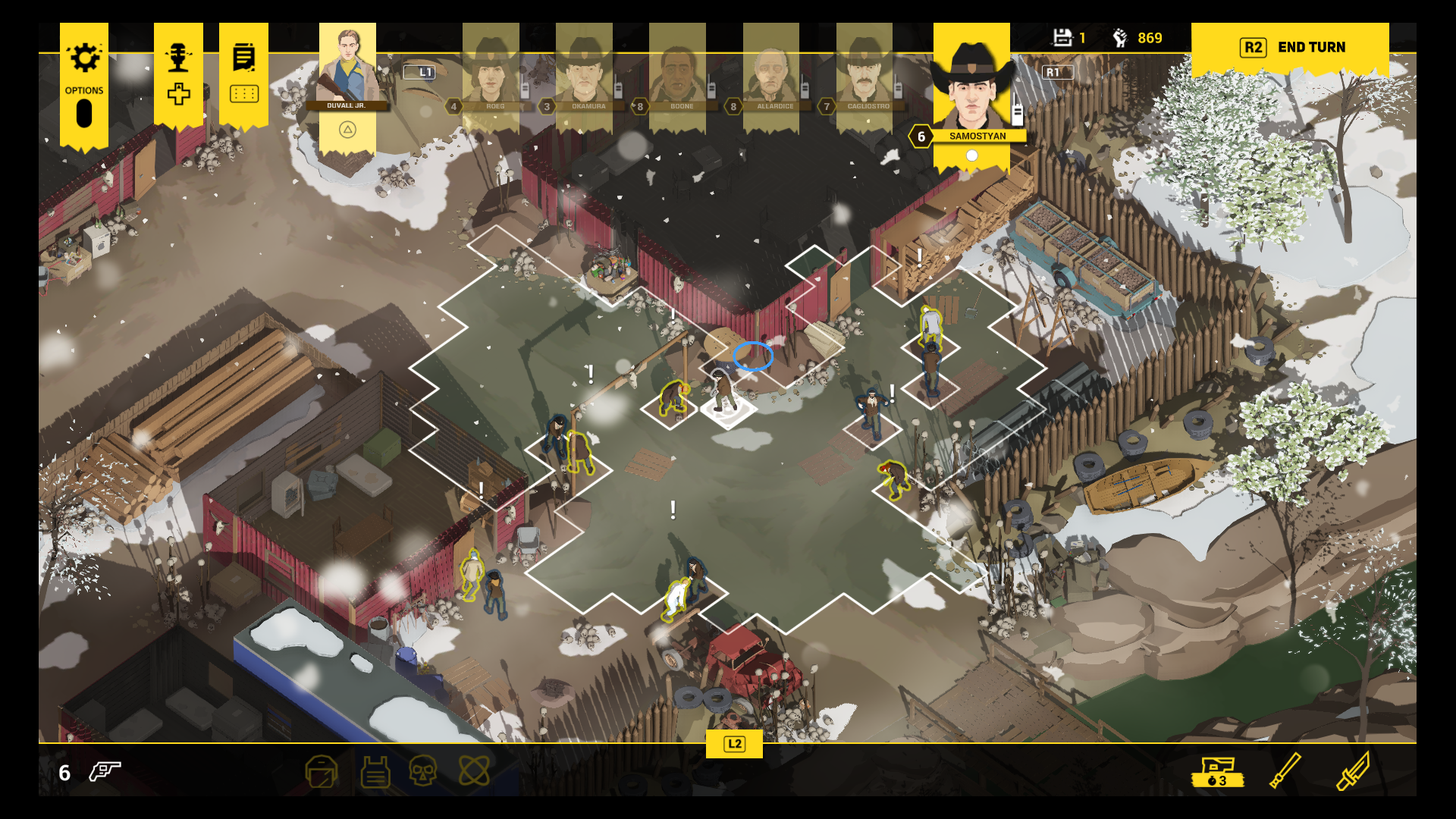Click the revolver weapon icon
The height and width of the screenshot is (819, 1456).
click(105, 772)
